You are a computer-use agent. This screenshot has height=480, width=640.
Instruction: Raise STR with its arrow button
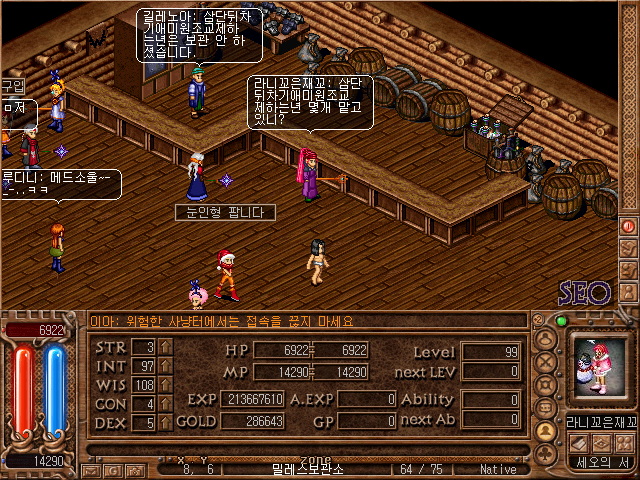(166, 347)
